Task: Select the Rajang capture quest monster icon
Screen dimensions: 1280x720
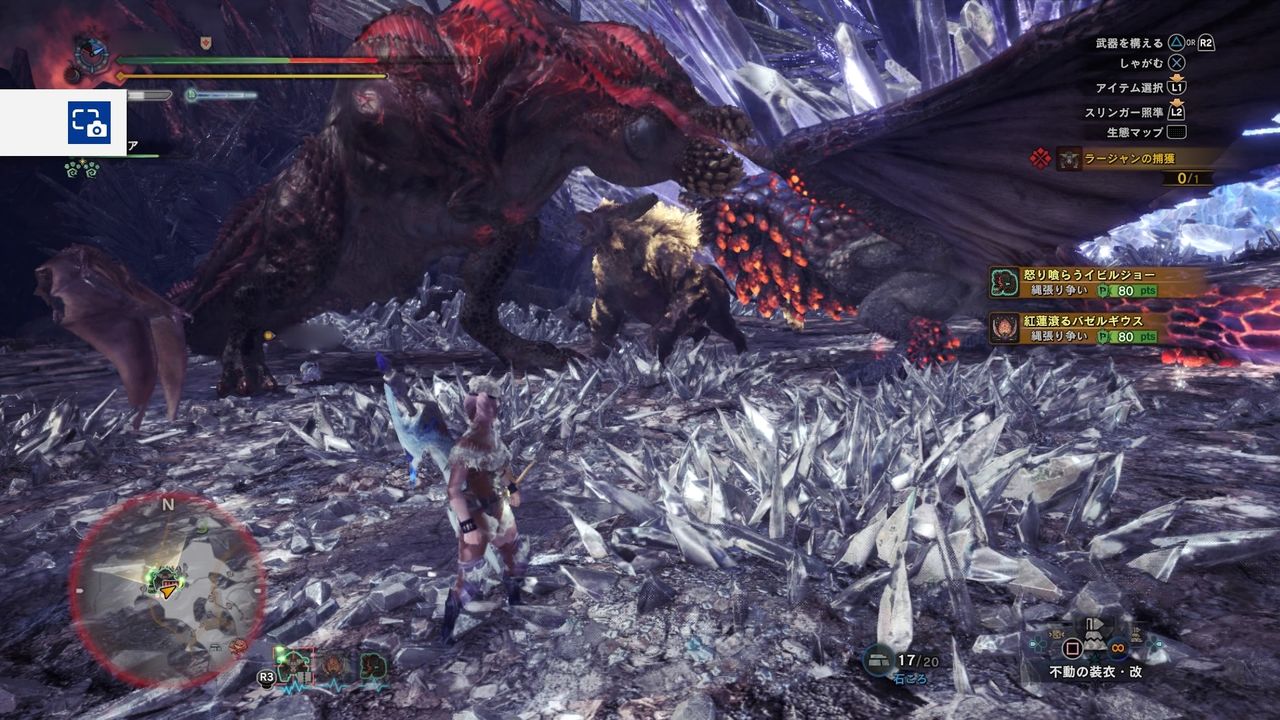Action: (1067, 158)
